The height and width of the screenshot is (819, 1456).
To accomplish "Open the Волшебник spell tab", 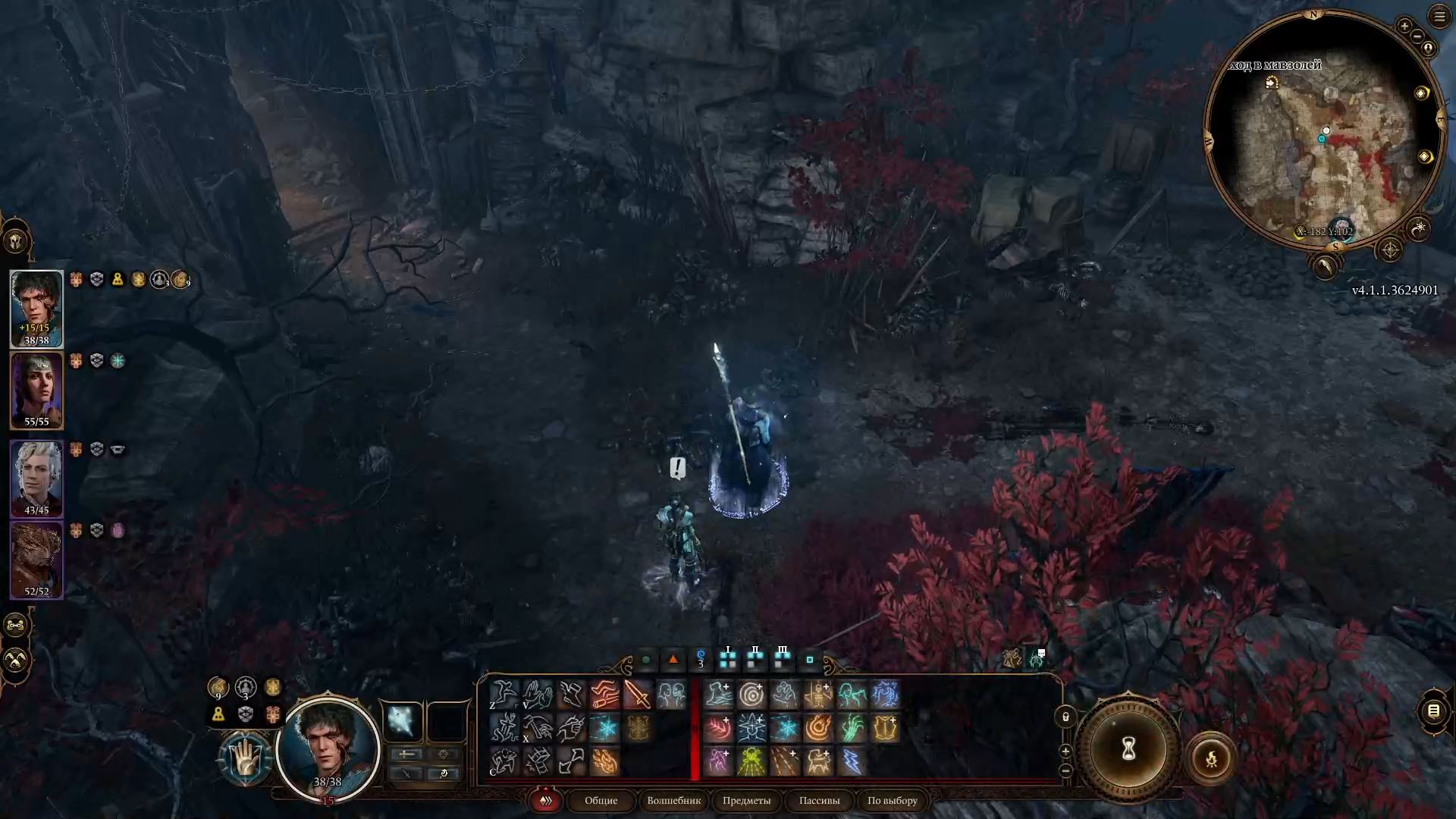I will coord(673,801).
